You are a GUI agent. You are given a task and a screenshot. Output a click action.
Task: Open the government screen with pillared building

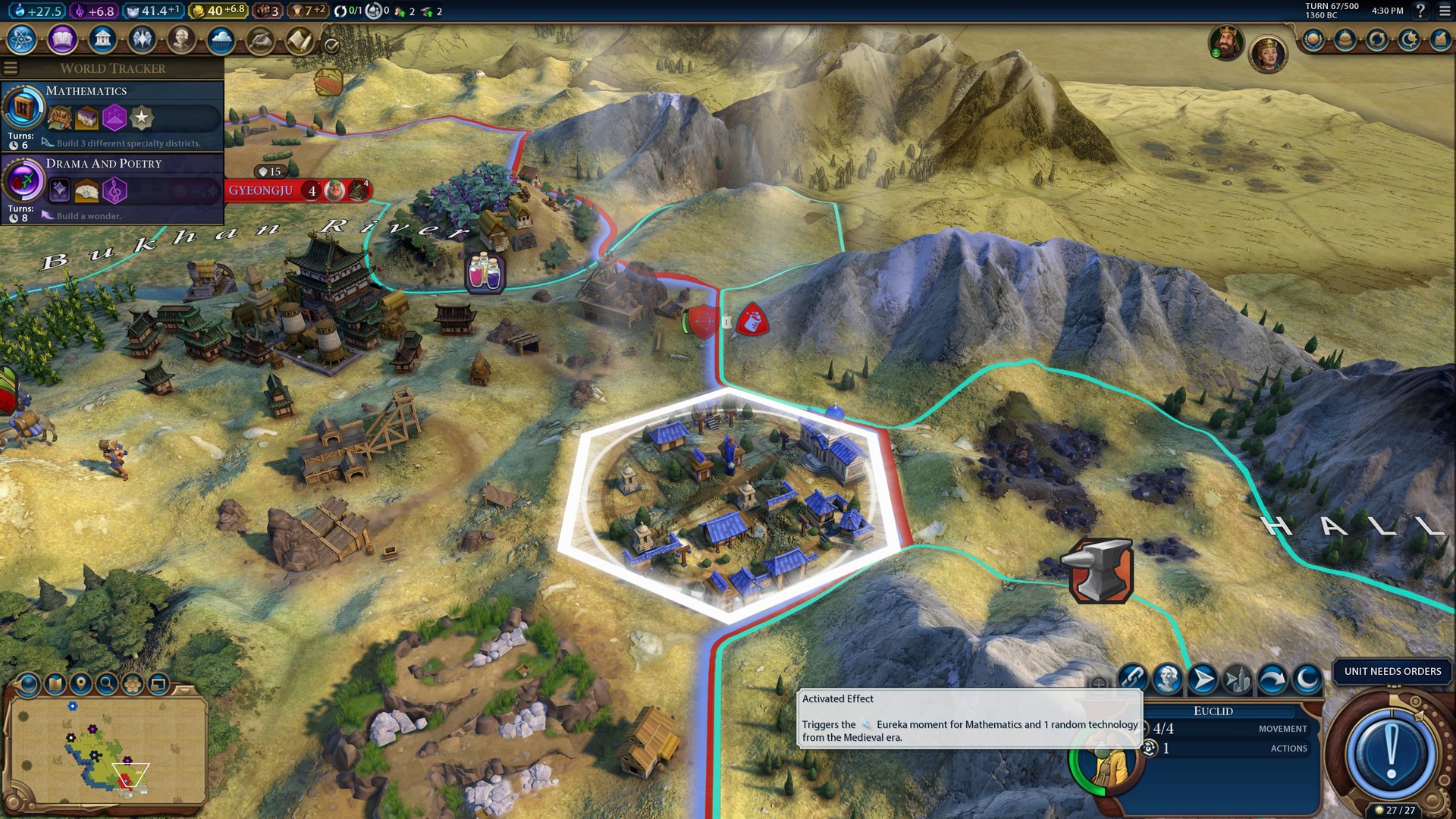click(102, 39)
